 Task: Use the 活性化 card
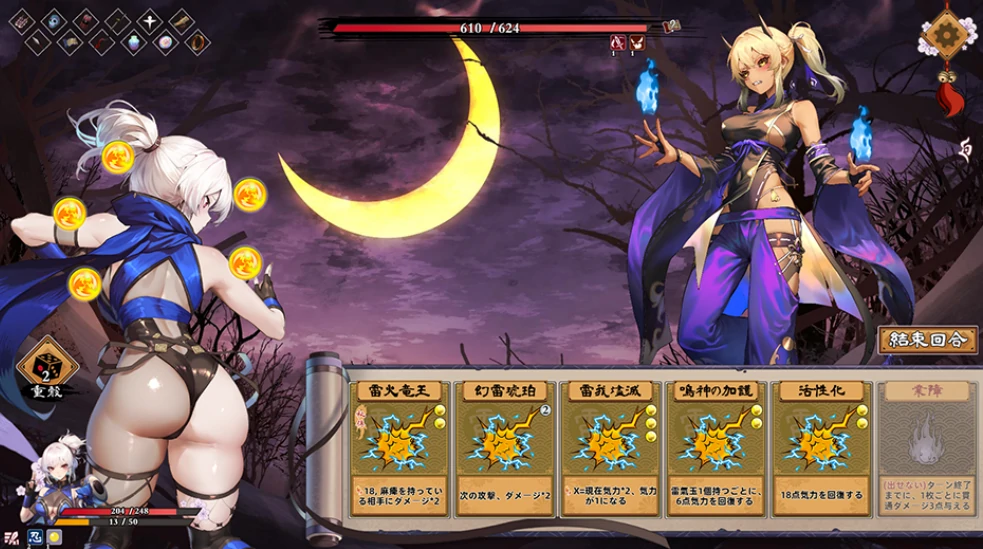[x=821, y=445]
